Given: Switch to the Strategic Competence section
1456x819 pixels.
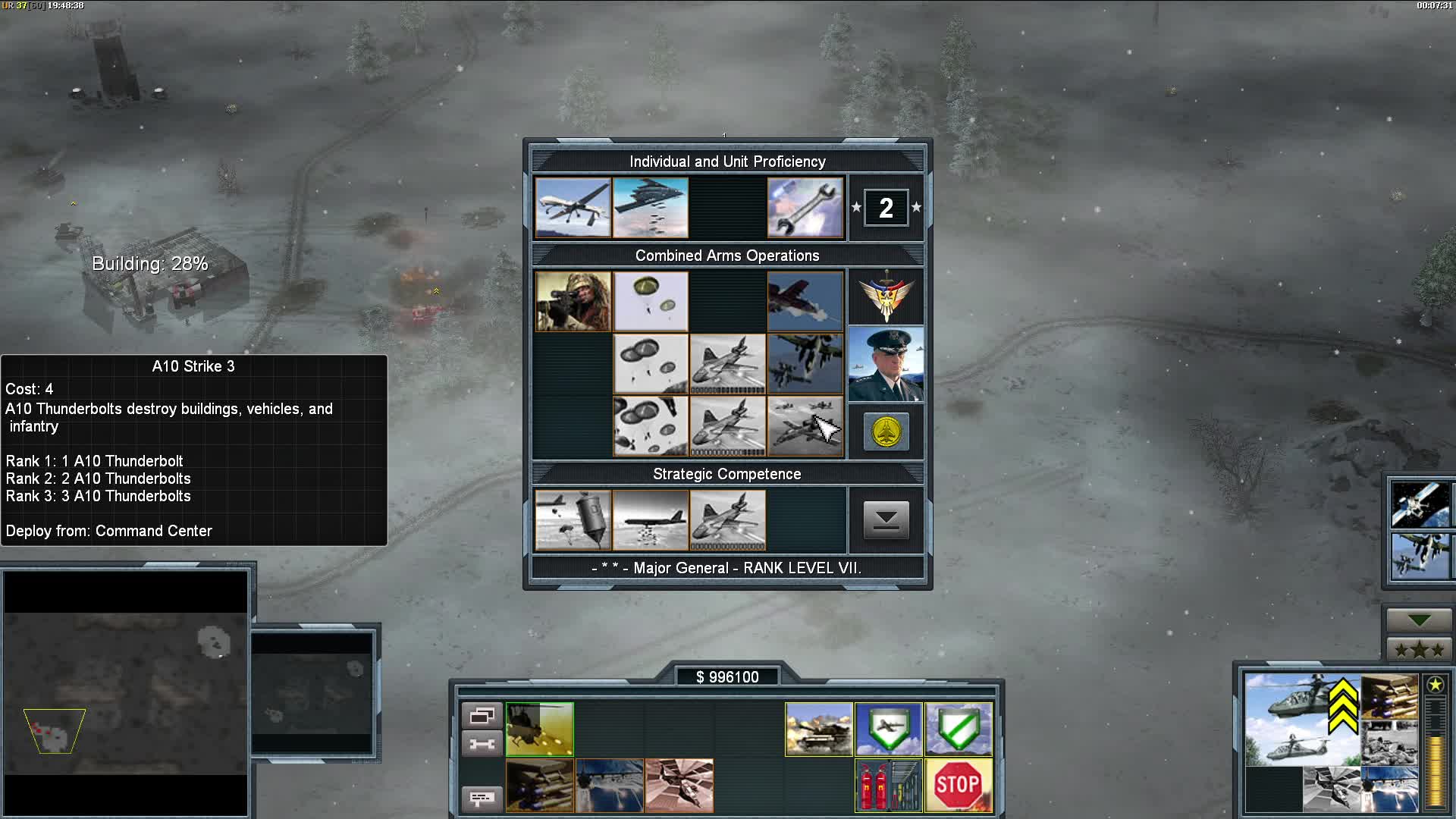Looking at the screenshot, I should (x=726, y=473).
